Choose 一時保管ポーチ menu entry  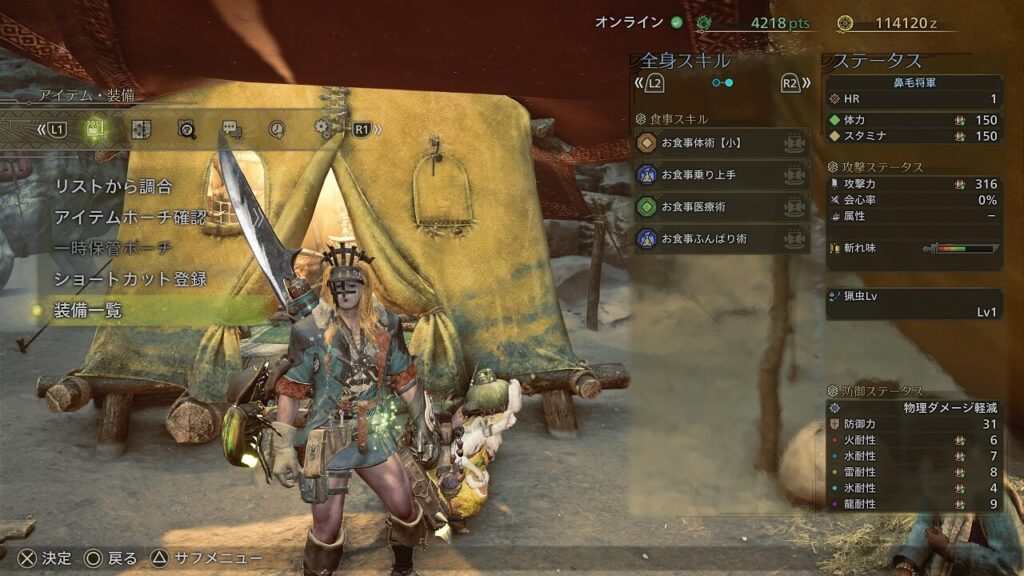coord(112,248)
